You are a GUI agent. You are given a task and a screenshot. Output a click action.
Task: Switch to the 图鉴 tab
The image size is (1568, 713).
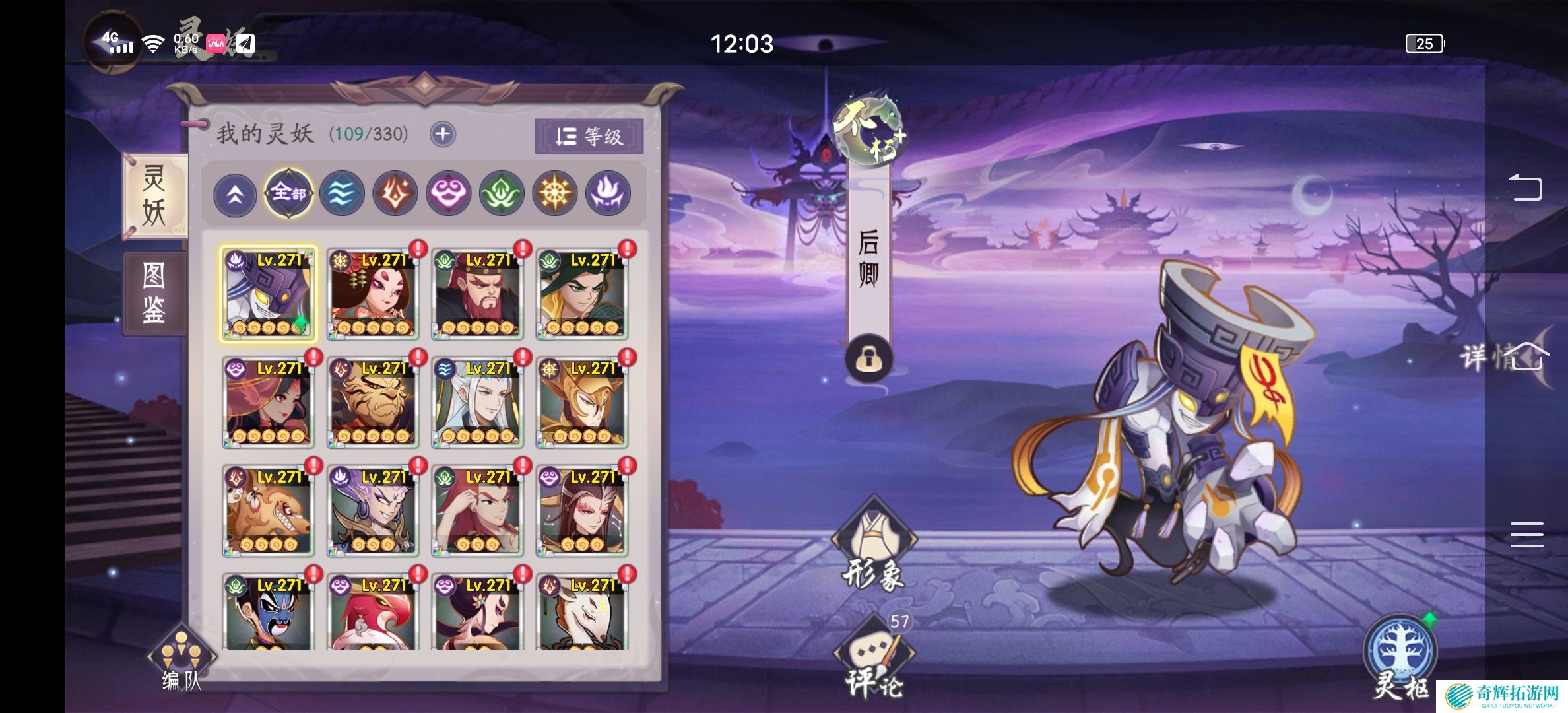154,293
